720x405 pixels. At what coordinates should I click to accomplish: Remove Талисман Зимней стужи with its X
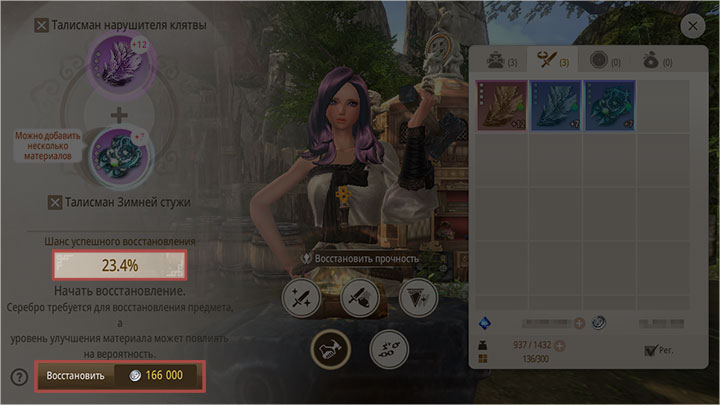click(x=56, y=204)
